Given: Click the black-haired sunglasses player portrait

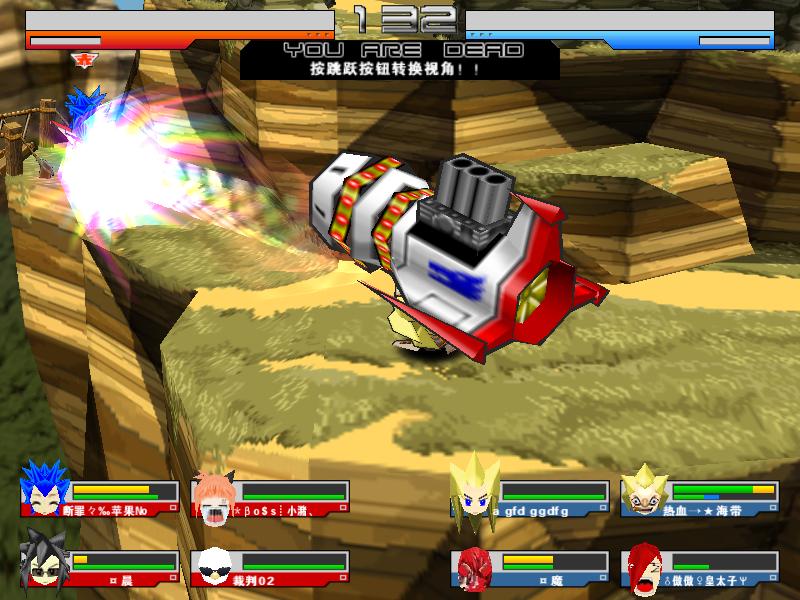Looking at the screenshot, I should pos(43,566).
